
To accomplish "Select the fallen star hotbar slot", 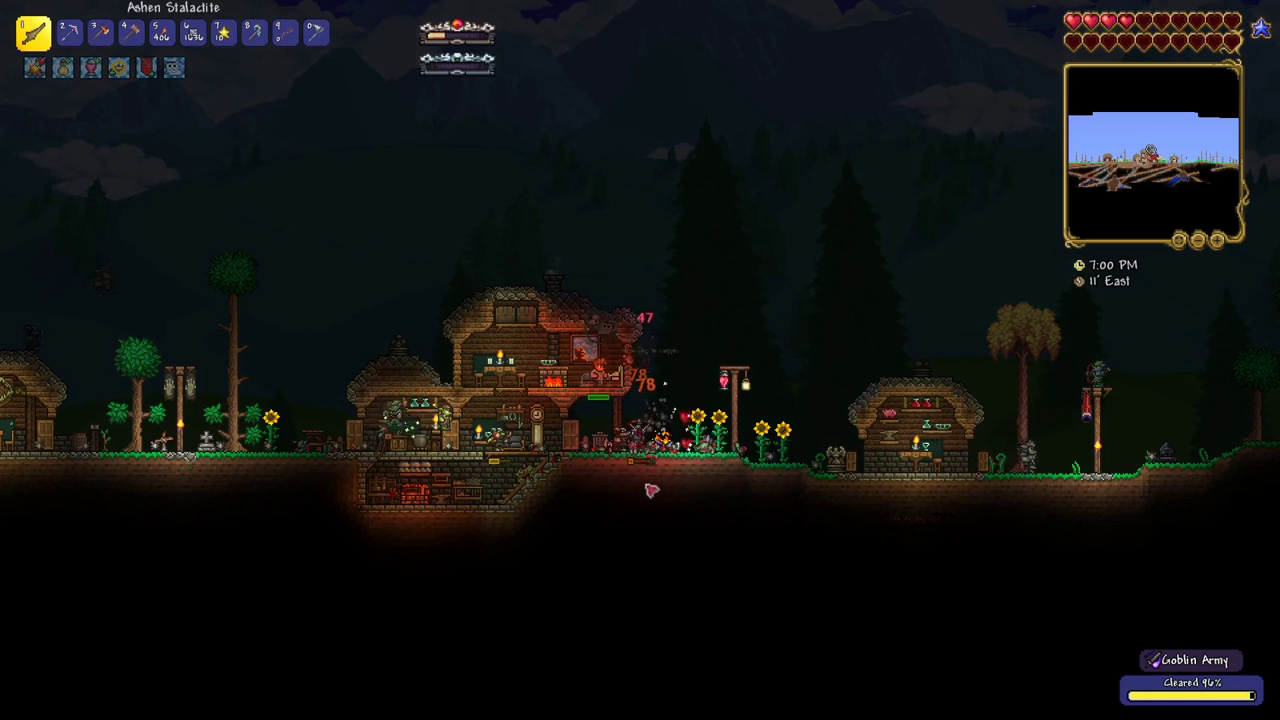I will tap(224, 33).
